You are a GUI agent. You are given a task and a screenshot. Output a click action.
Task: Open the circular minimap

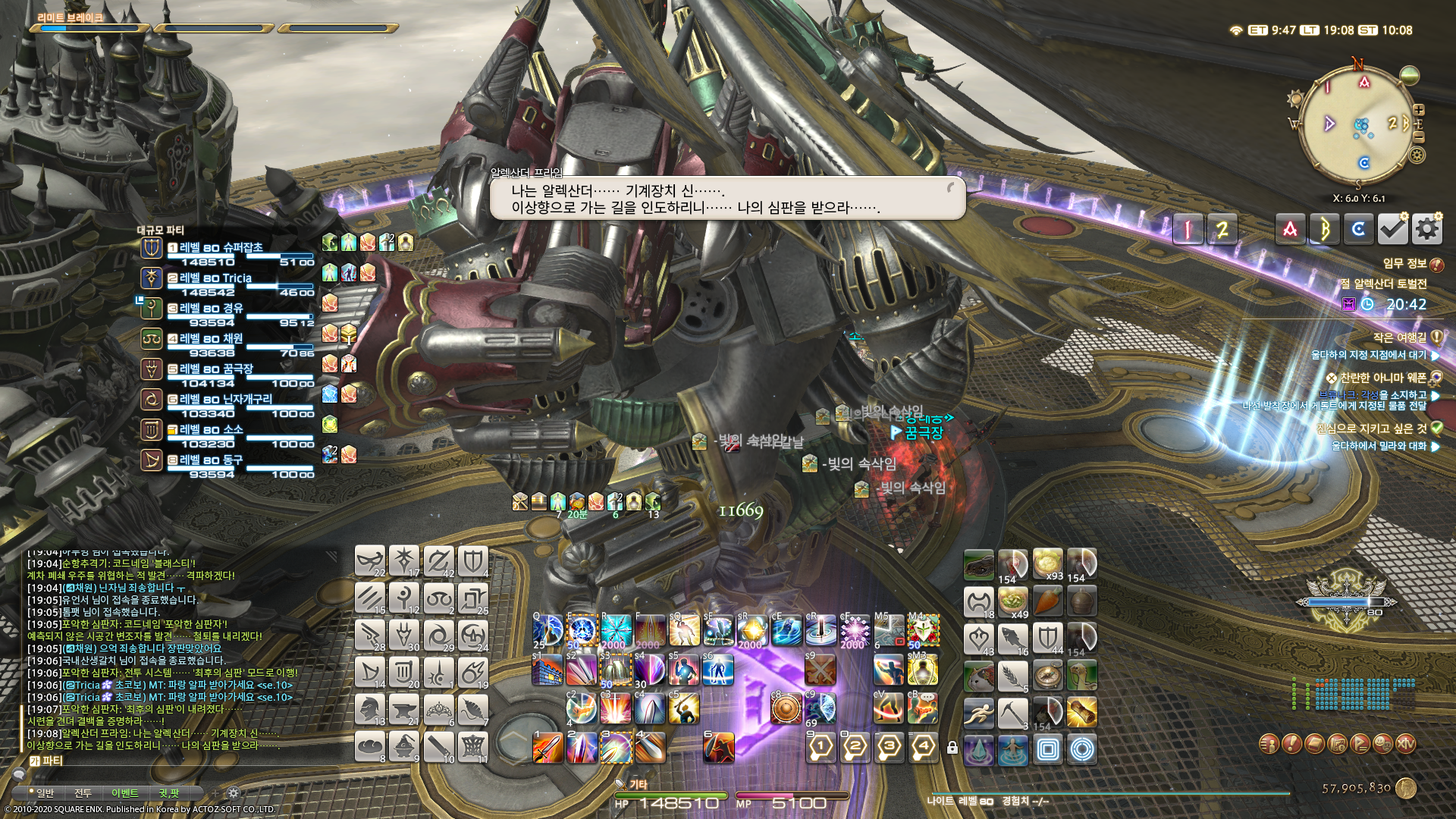click(1357, 127)
